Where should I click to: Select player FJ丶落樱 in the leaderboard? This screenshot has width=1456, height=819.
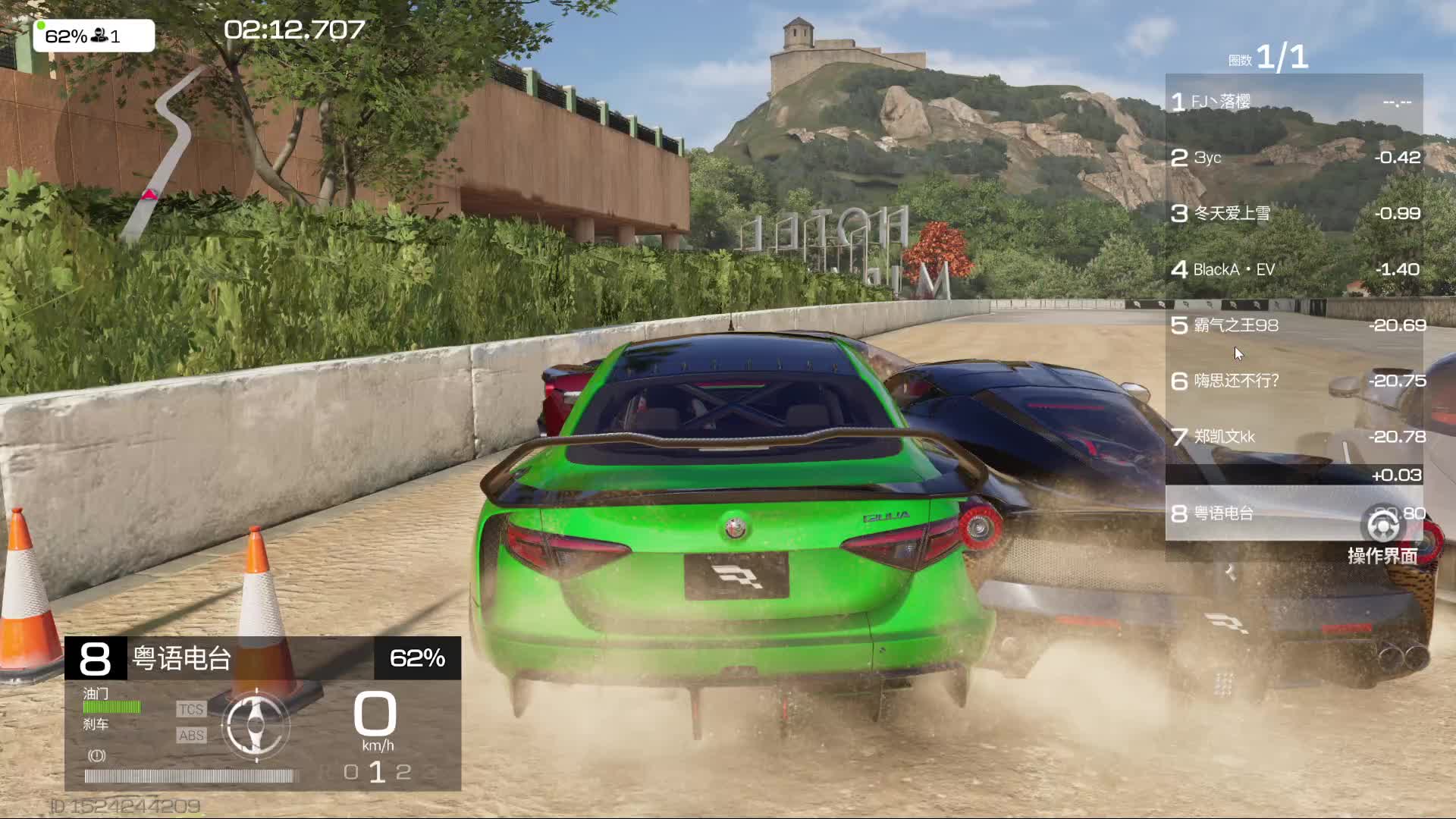1294,102
